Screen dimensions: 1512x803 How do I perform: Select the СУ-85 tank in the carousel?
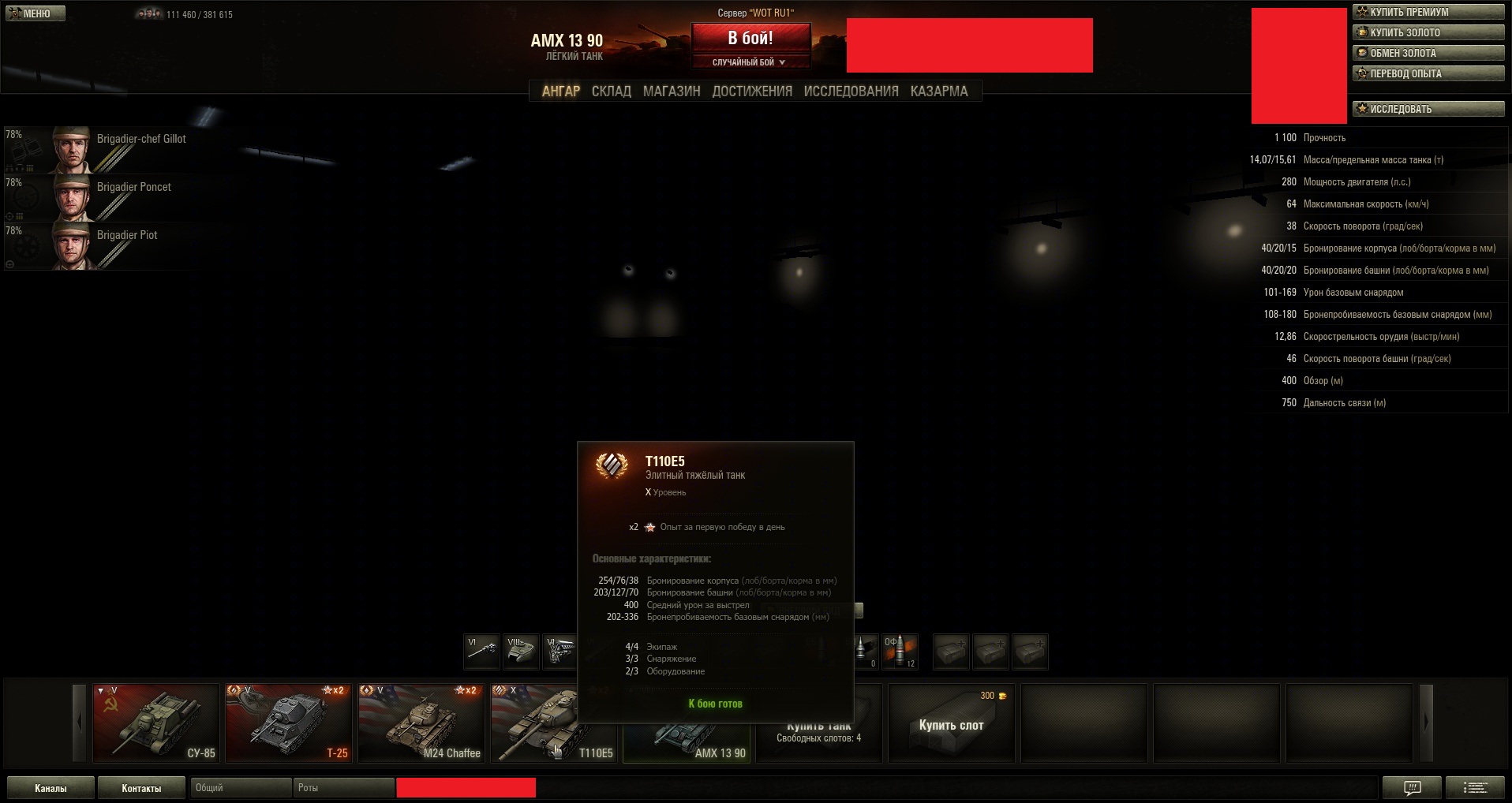(x=156, y=723)
